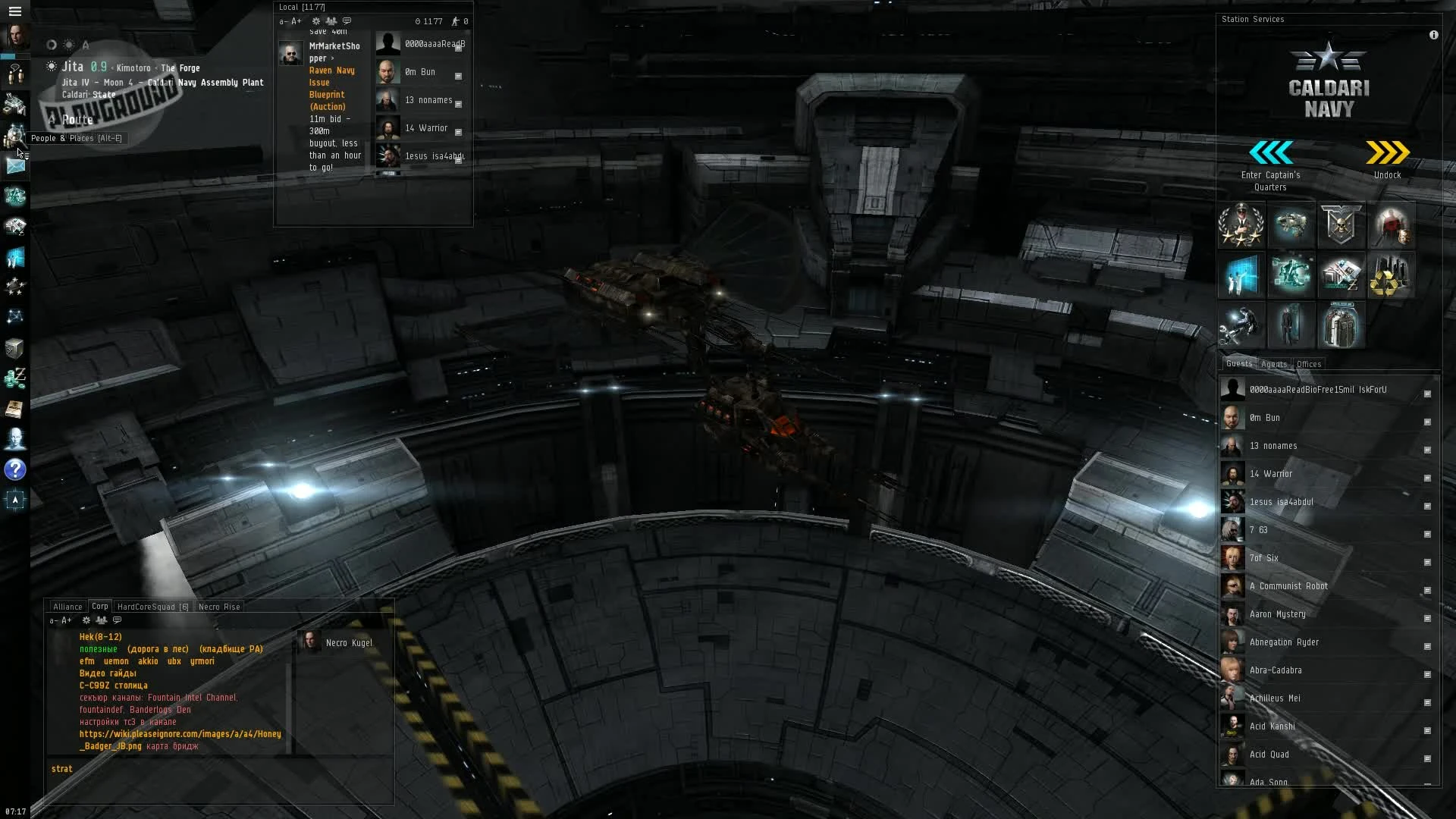
Task: Toggle camera tracking circle near the Jita system name
Action: coord(52,45)
